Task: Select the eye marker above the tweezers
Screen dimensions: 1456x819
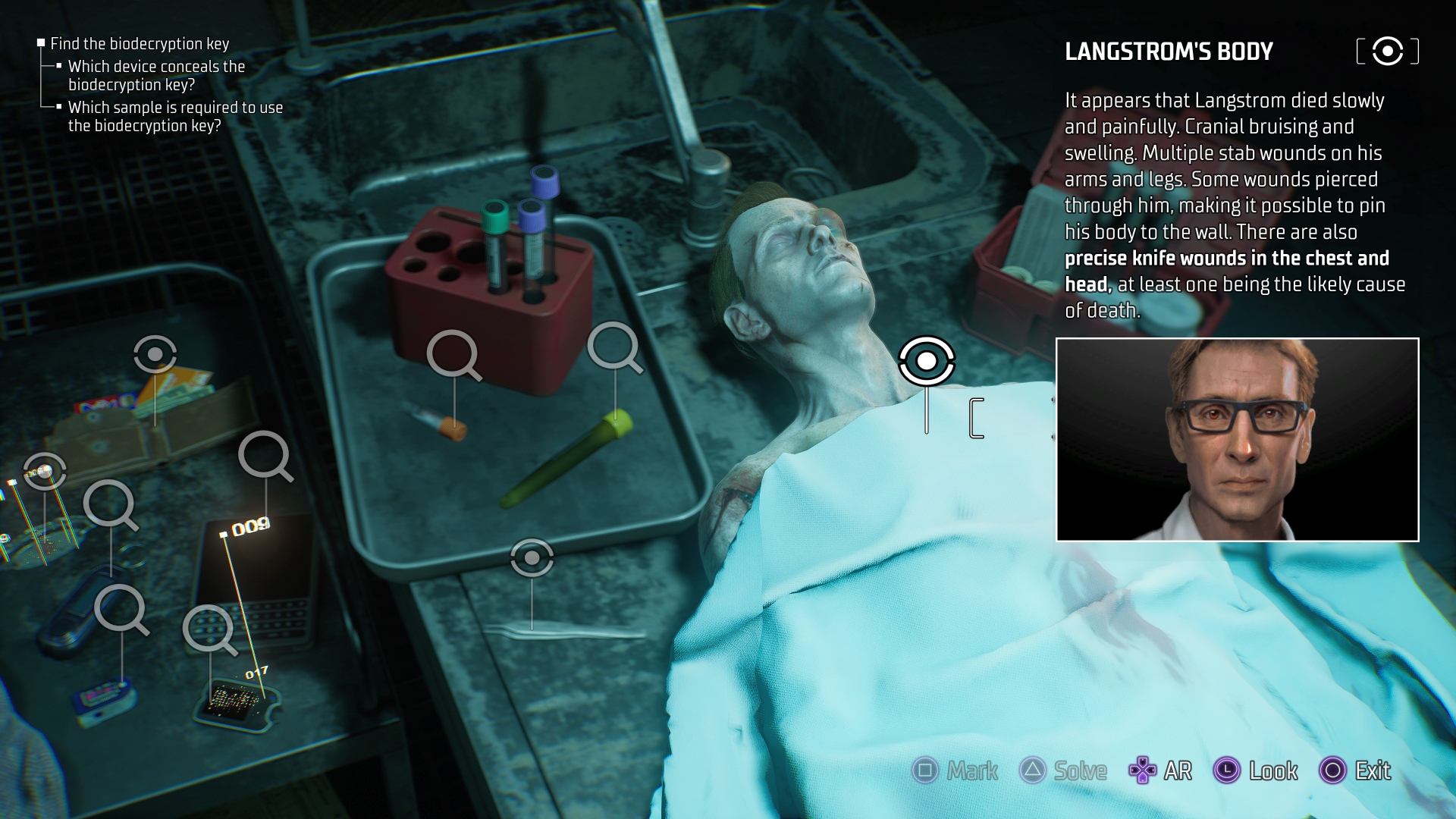Action: click(532, 558)
